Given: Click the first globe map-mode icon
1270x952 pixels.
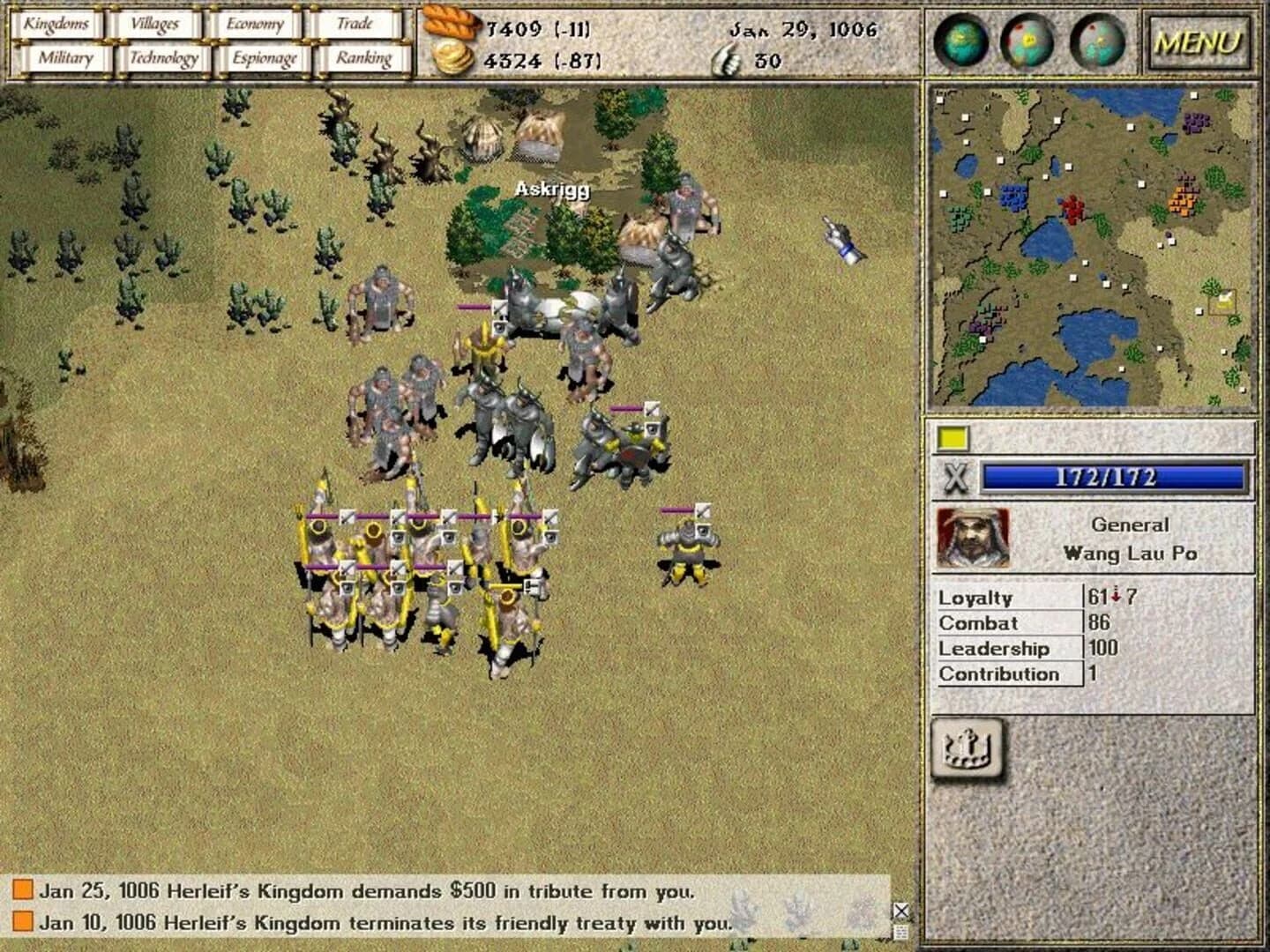Looking at the screenshot, I should 961,41.
